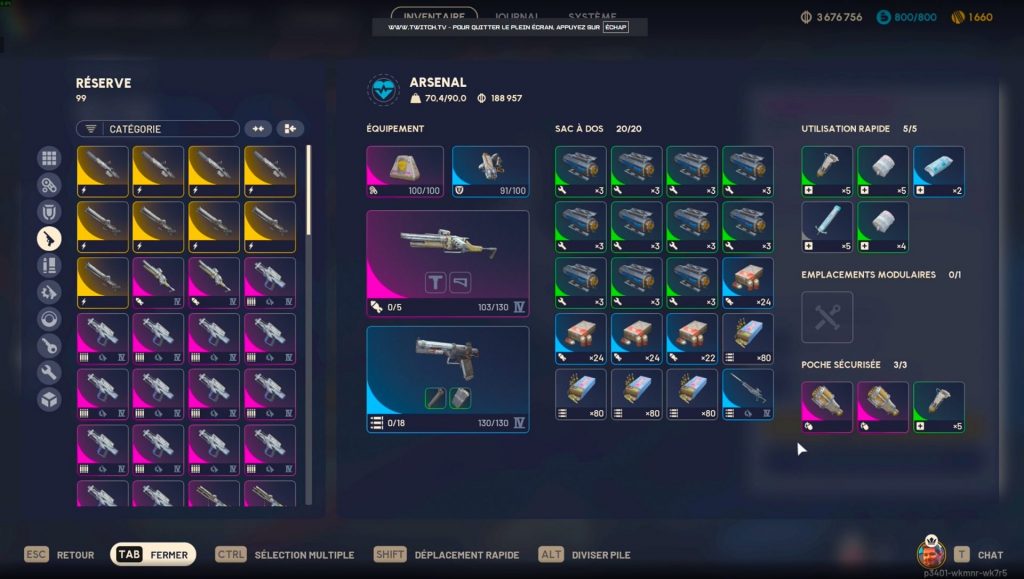Choose the 91/100 shield equipment slot
The height and width of the screenshot is (579, 1024).
click(490, 170)
